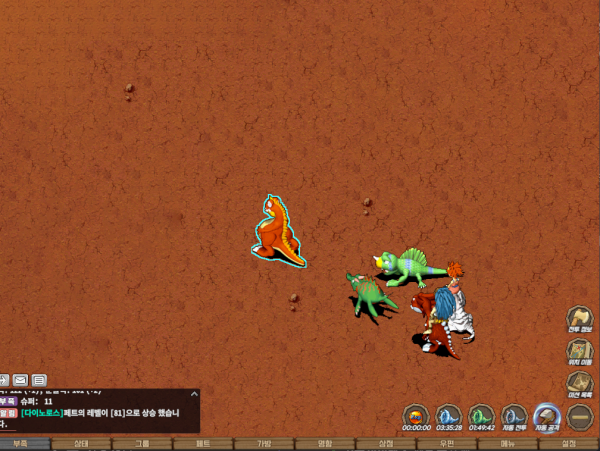600x451 pixels.
Task: Open the 가방 (bag) inventory
Action: (x=264, y=443)
